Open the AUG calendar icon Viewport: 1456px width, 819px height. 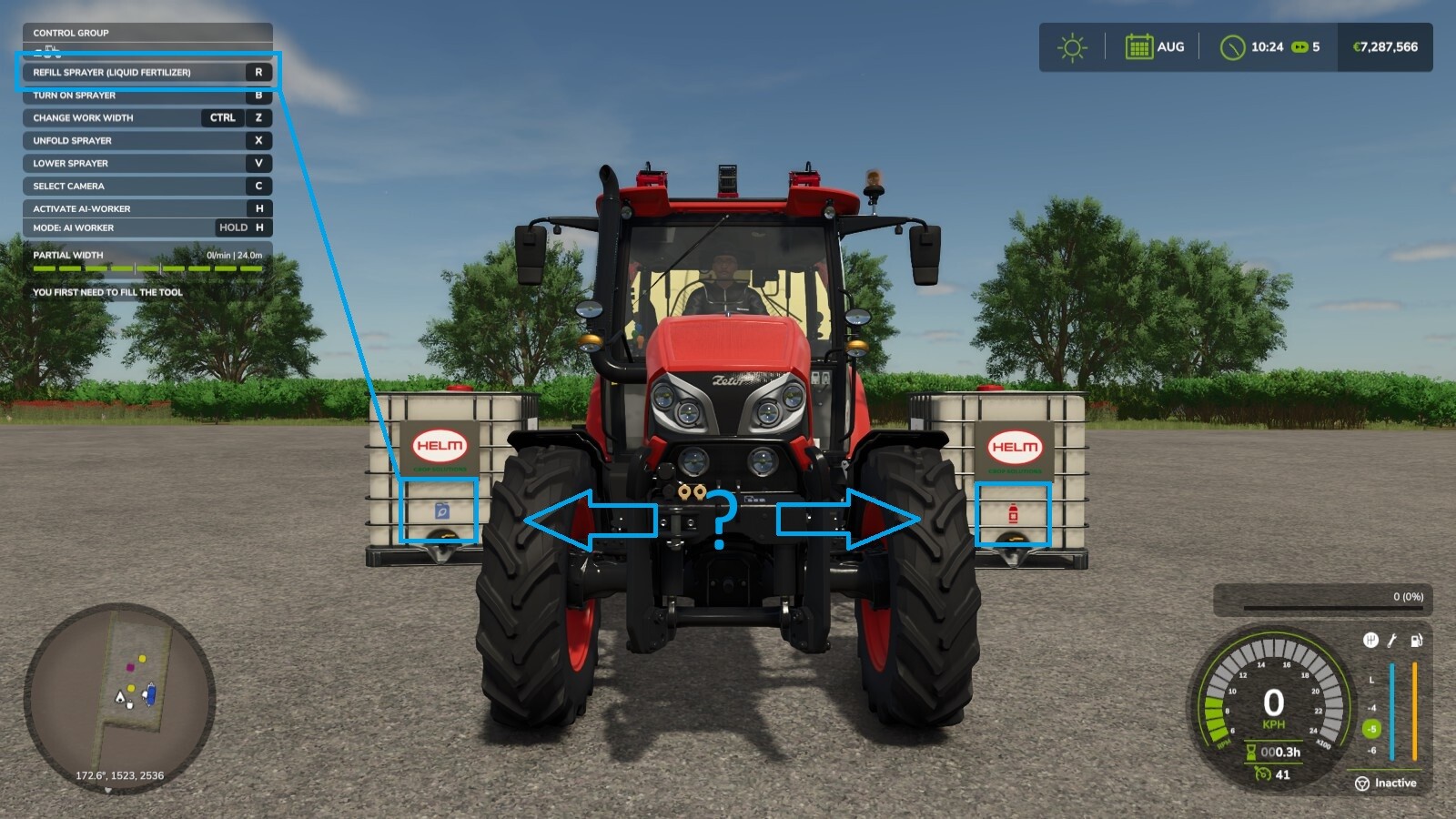[x=1140, y=45]
